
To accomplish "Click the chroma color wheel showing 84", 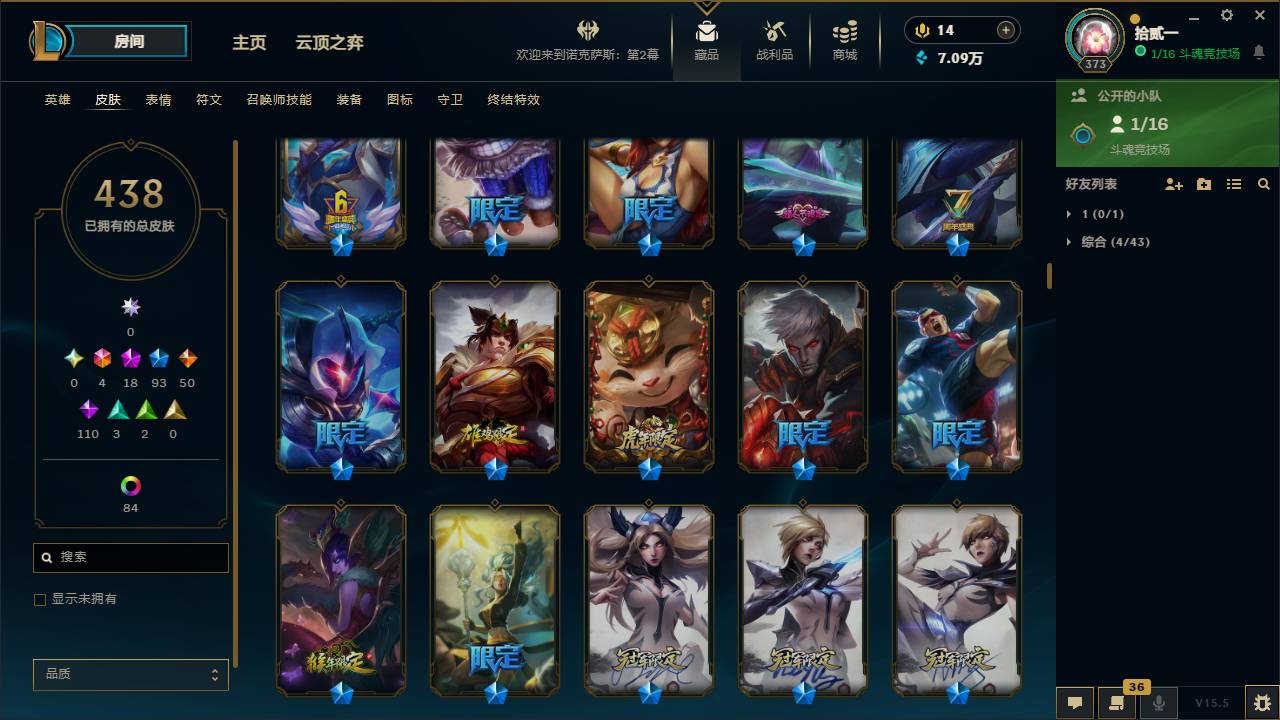I will (130, 487).
